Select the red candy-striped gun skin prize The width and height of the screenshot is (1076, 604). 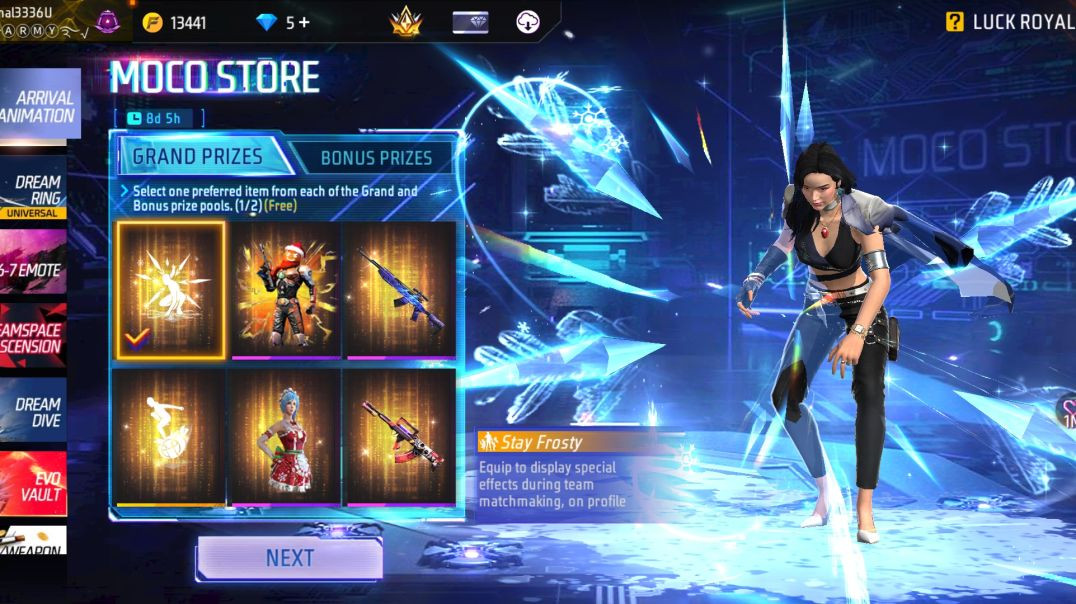pos(400,436)
